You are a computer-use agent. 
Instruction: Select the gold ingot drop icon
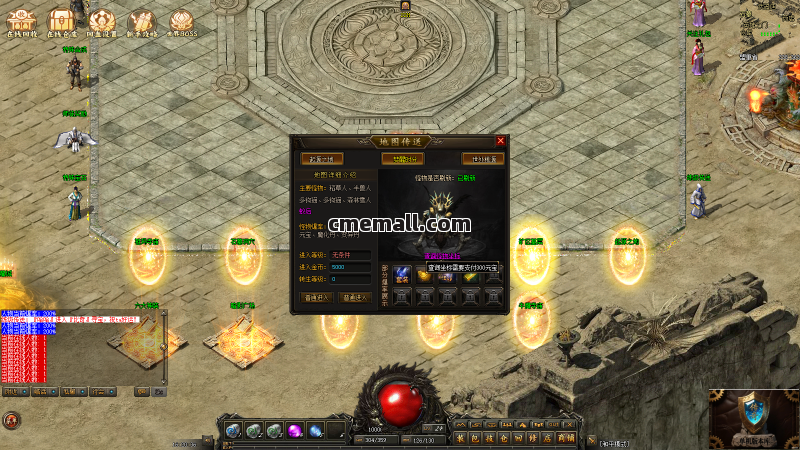point(424,273)
